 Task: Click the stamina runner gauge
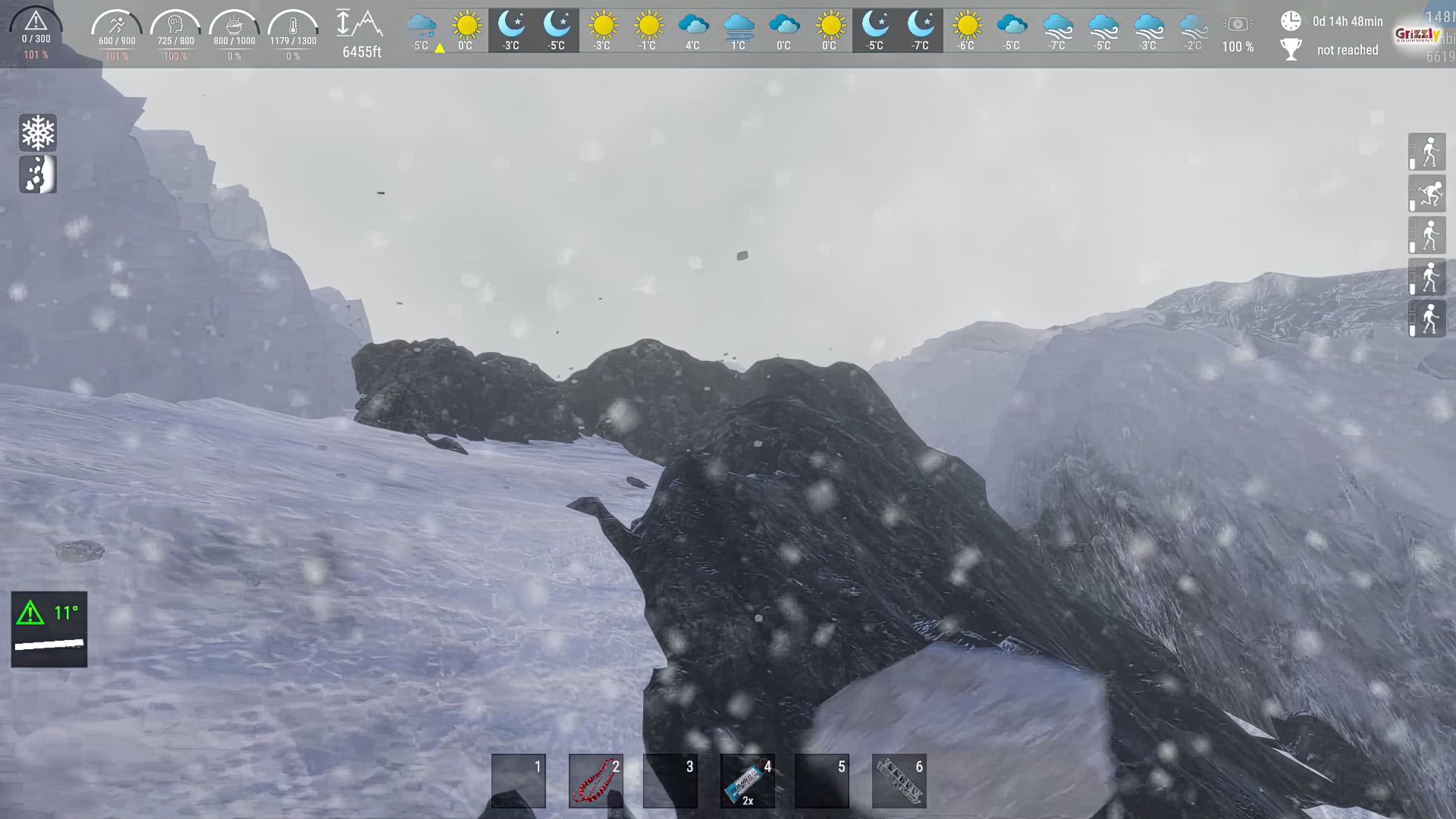pyautogui.click(x=115, y=27)
